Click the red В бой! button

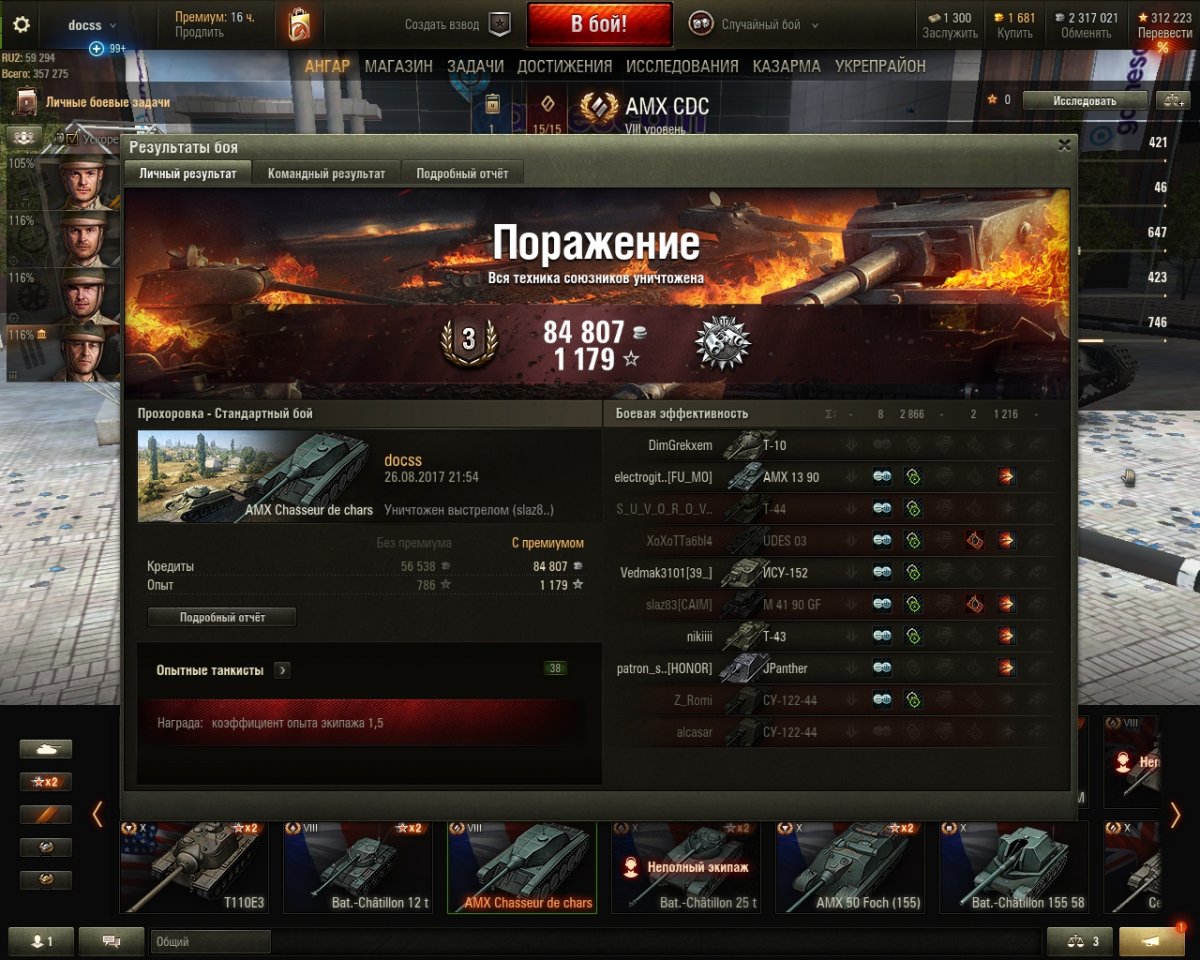pos(599,24)
